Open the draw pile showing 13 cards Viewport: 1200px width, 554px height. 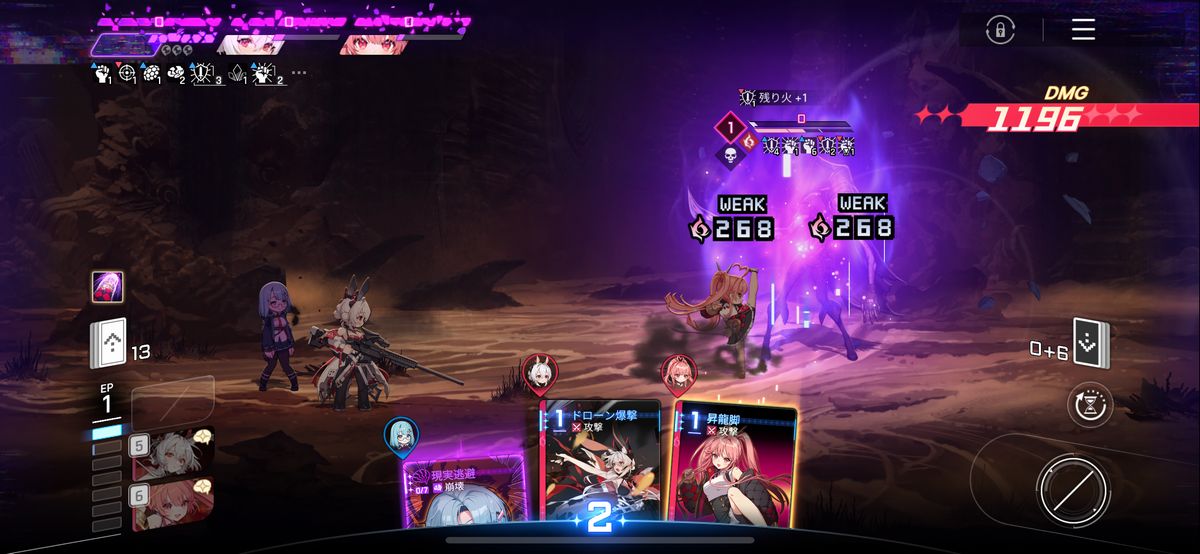(x=109, y=345)
